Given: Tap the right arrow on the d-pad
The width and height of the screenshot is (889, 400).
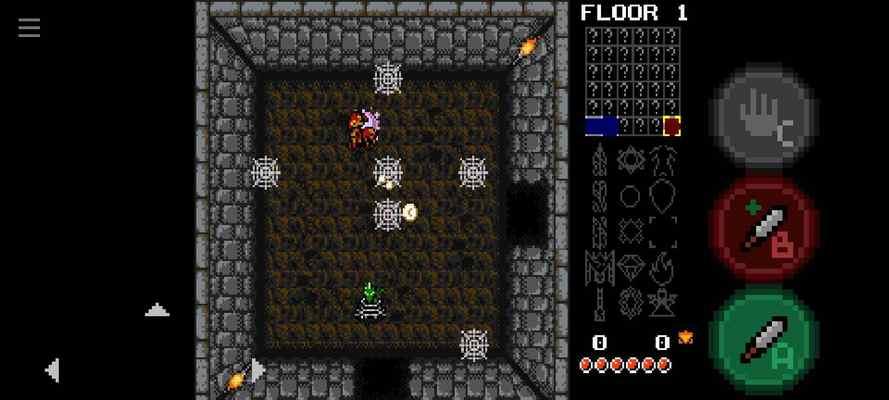Looking at the screenshot, I should [258, 370].
